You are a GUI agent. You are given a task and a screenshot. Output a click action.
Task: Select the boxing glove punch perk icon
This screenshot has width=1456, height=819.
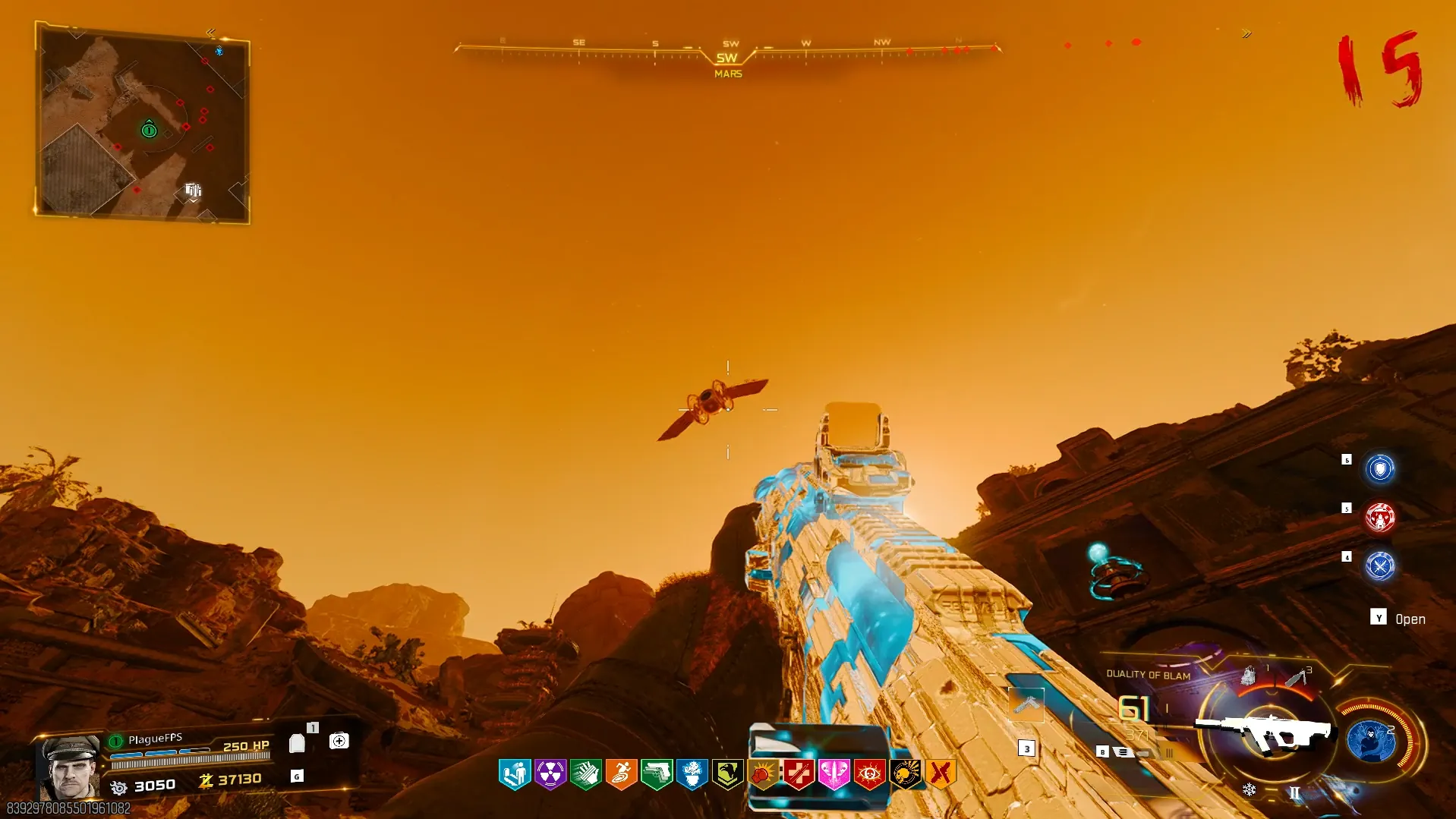tap(762, 774)
